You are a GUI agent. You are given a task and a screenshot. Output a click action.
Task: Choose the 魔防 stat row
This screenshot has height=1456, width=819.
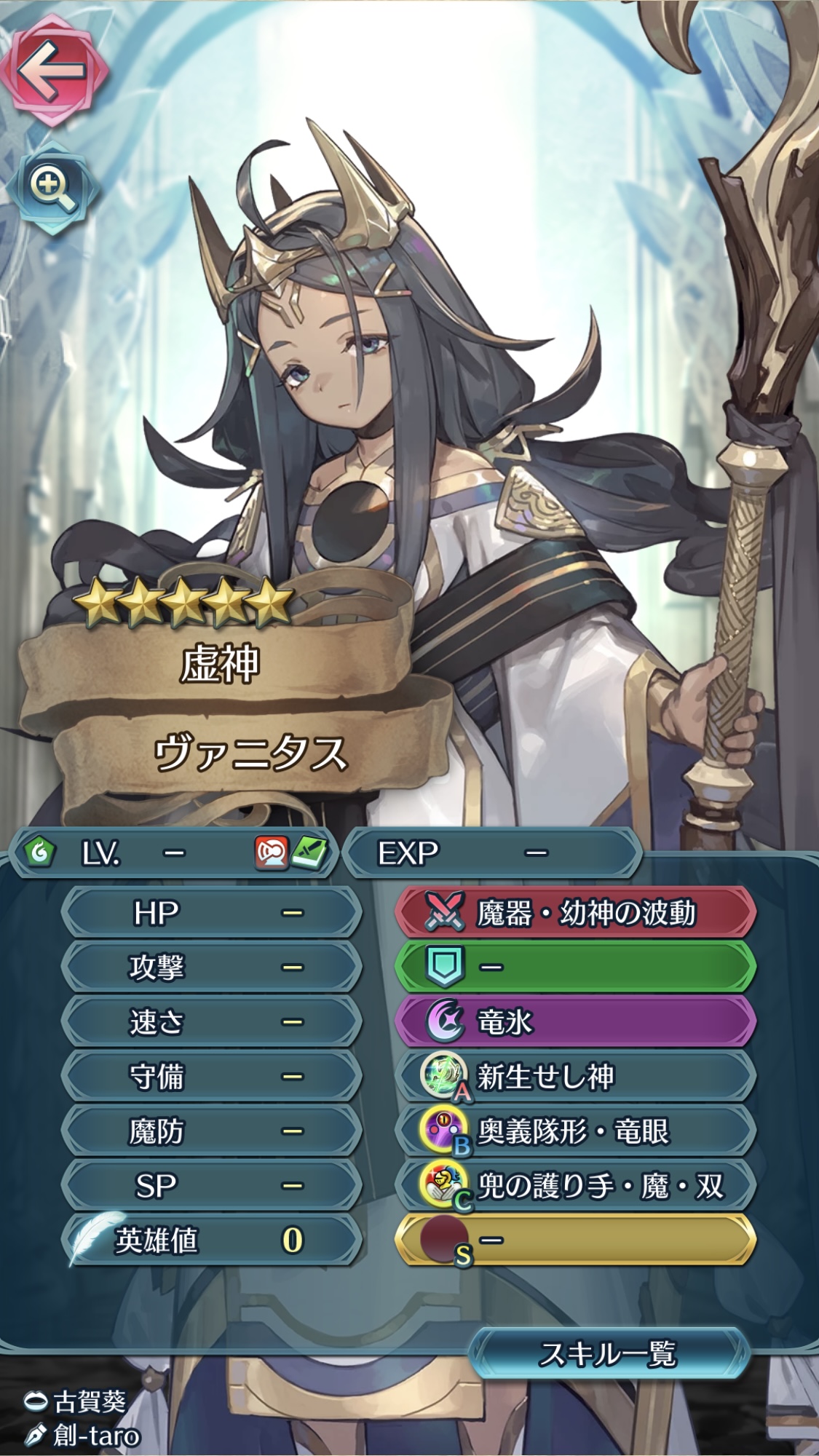point(211,1131)
